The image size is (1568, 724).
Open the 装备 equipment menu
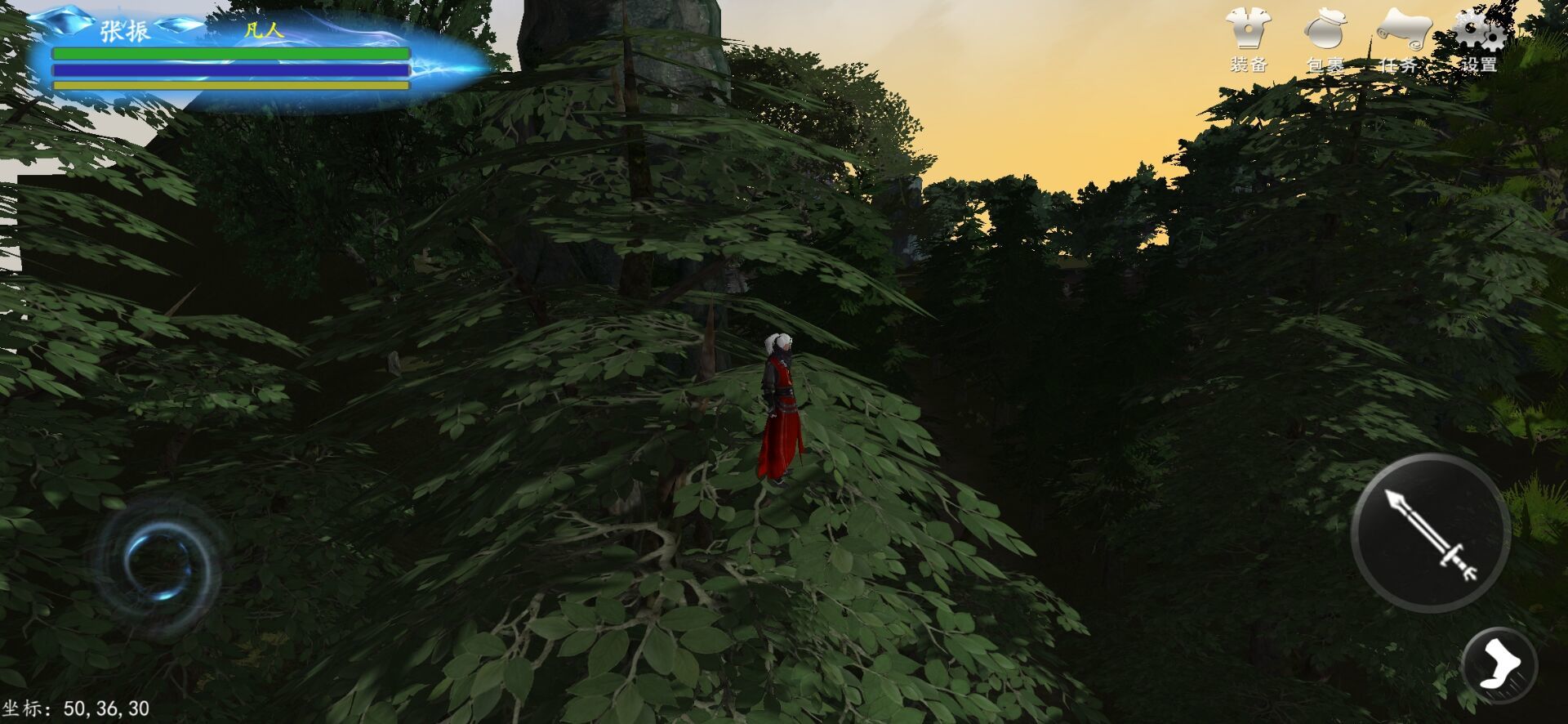pos(1248,39)
